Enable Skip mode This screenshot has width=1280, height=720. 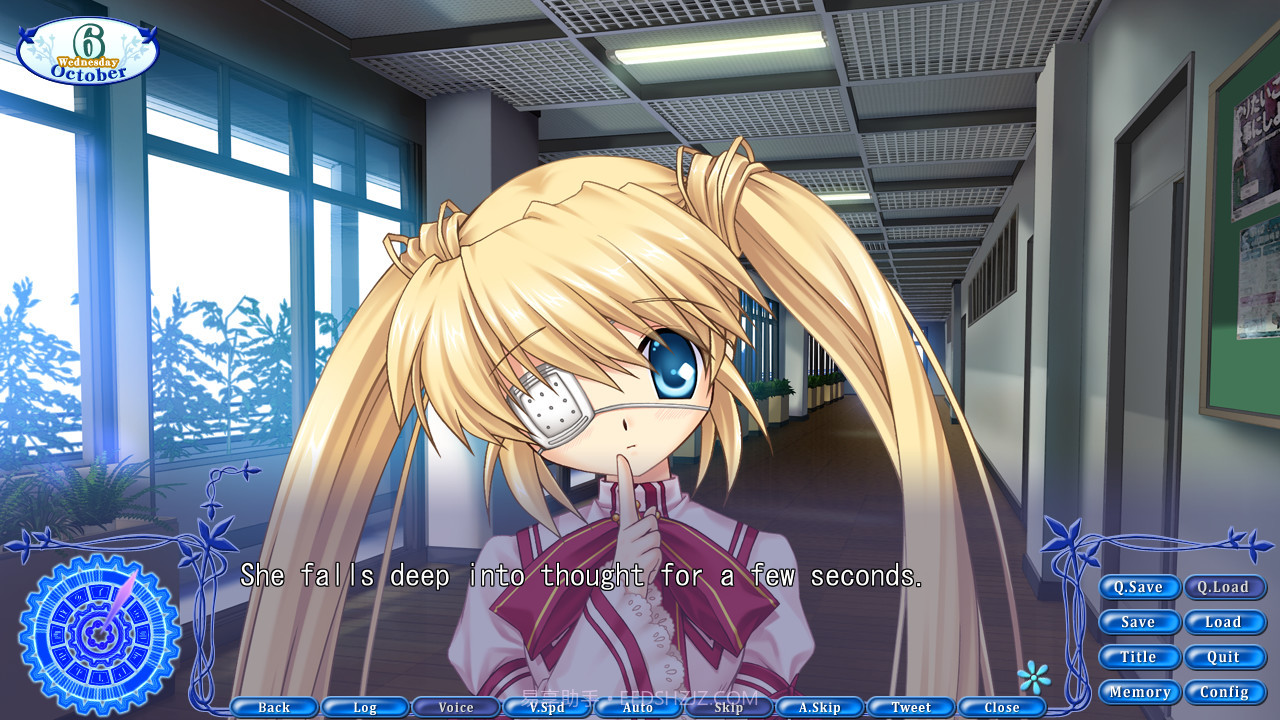coord(728,707)
